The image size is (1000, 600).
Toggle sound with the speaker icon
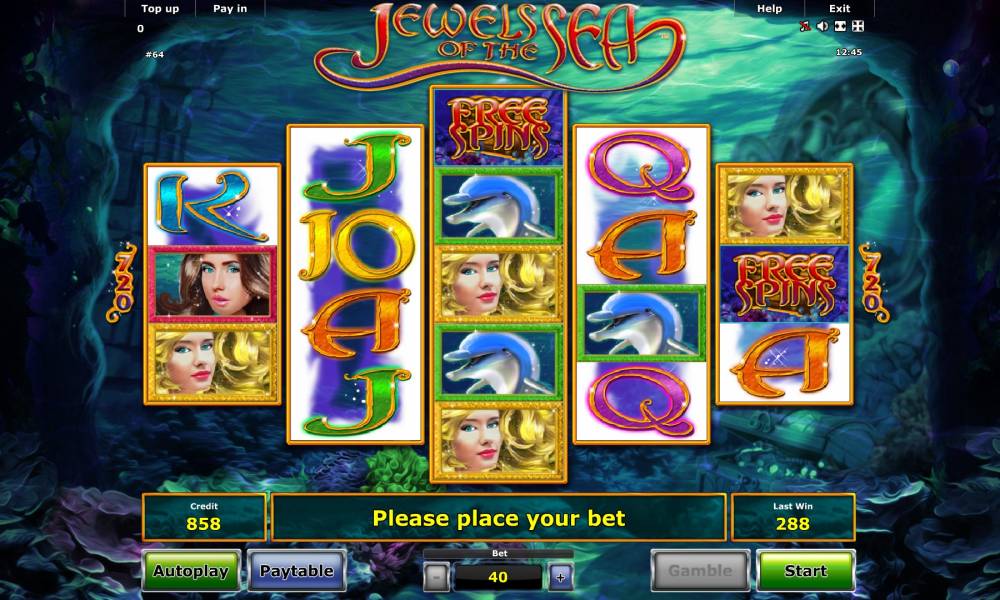click(x=822, y=27)
